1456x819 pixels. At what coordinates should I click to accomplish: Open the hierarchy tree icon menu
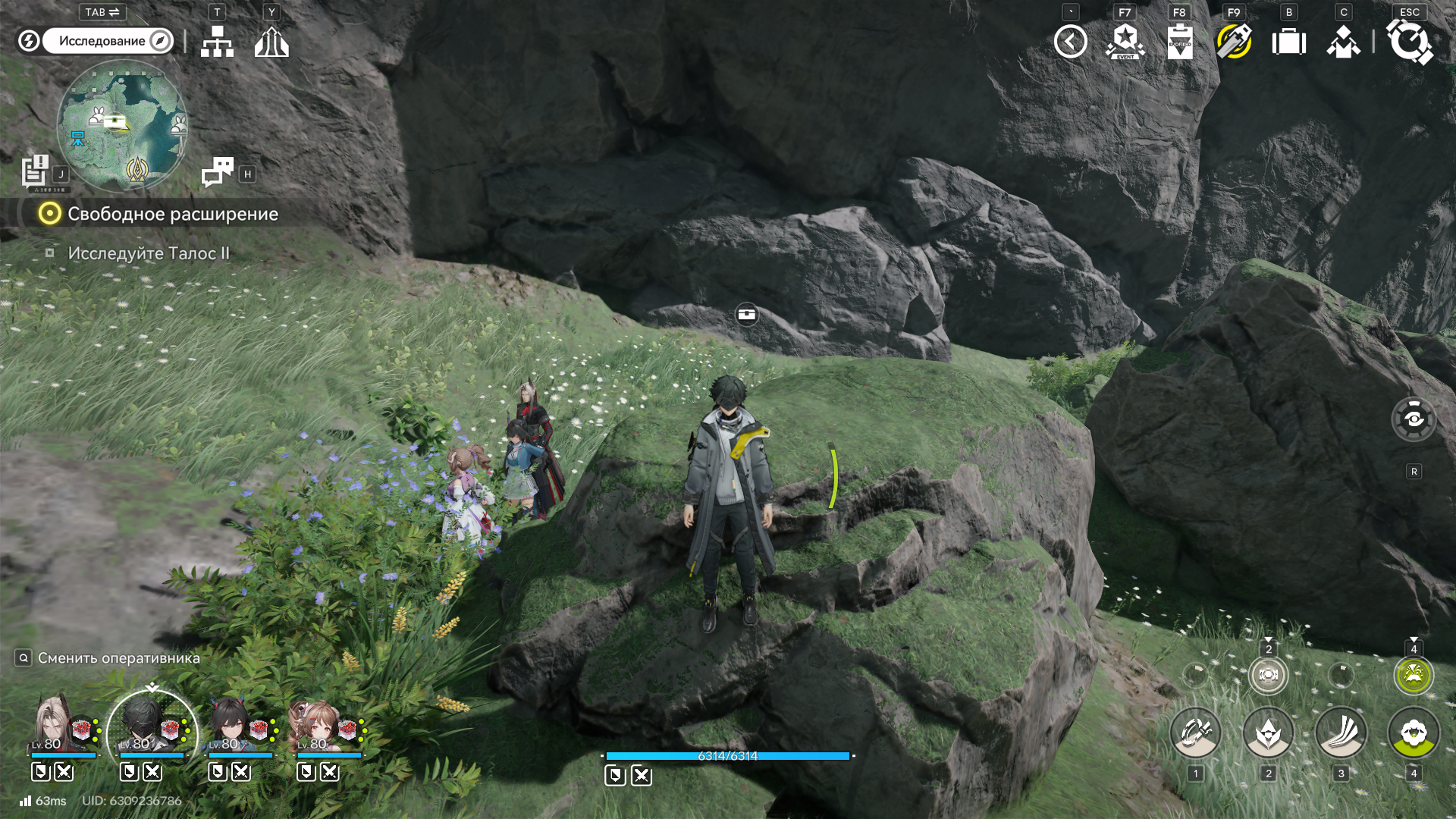tap(217, 42)
